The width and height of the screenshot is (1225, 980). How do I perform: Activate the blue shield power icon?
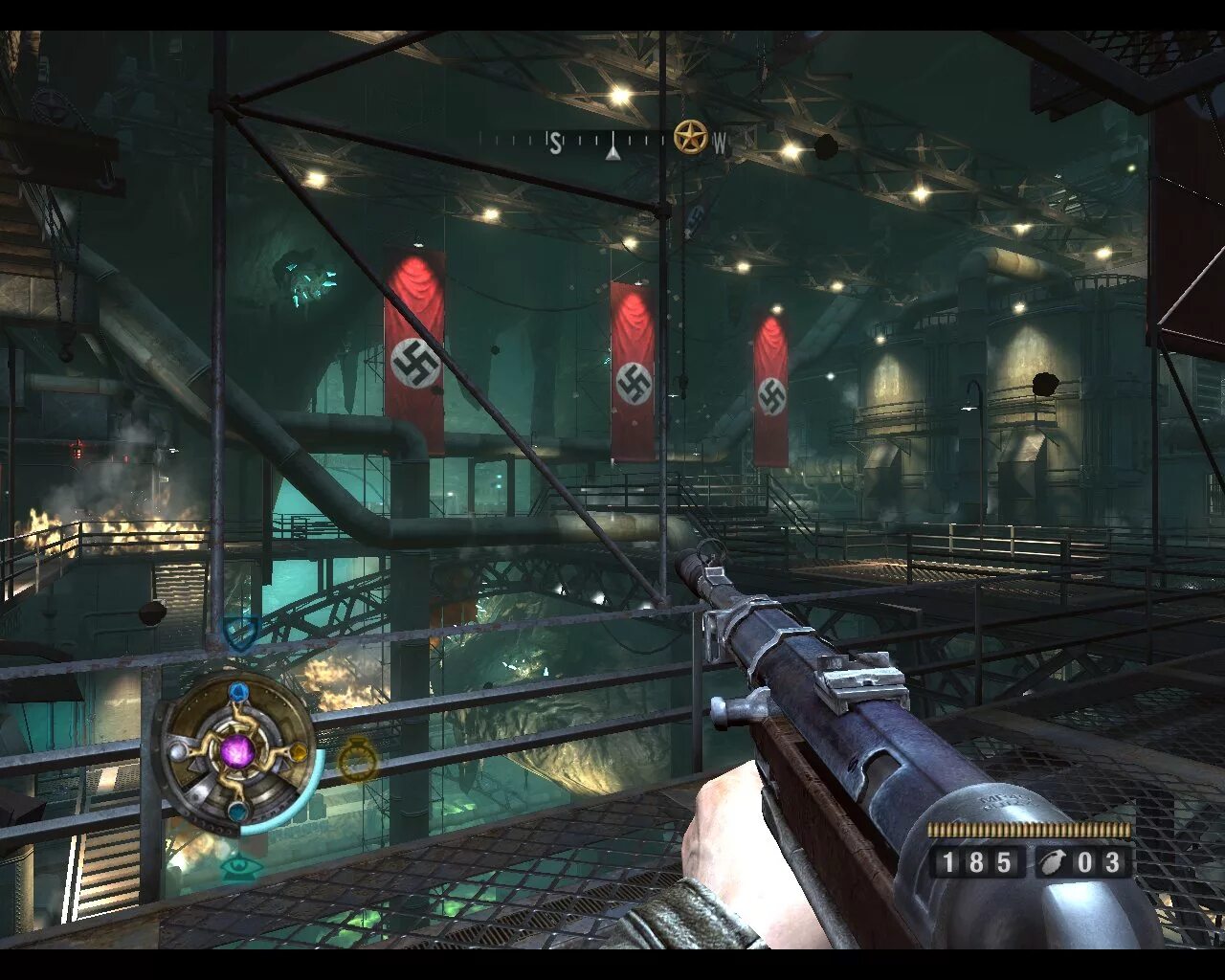click(x=239, y=633)
